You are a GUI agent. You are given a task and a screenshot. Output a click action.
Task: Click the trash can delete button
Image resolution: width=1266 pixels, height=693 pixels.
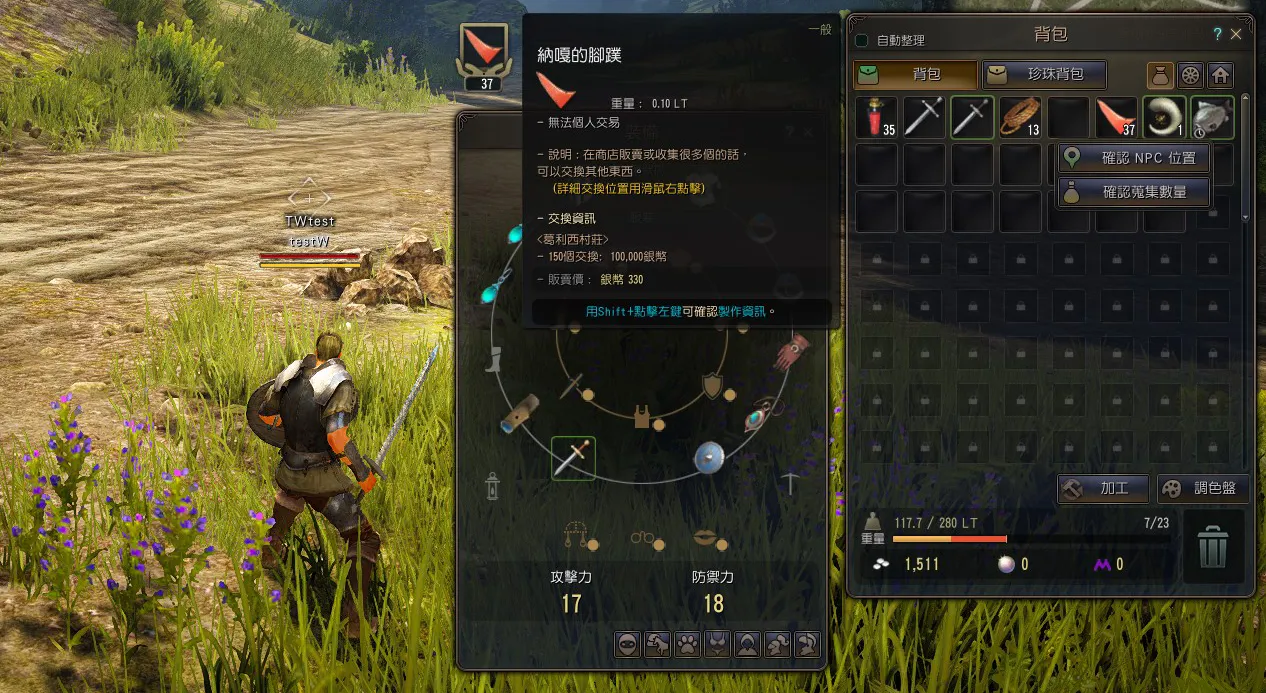click(1213, 547)
